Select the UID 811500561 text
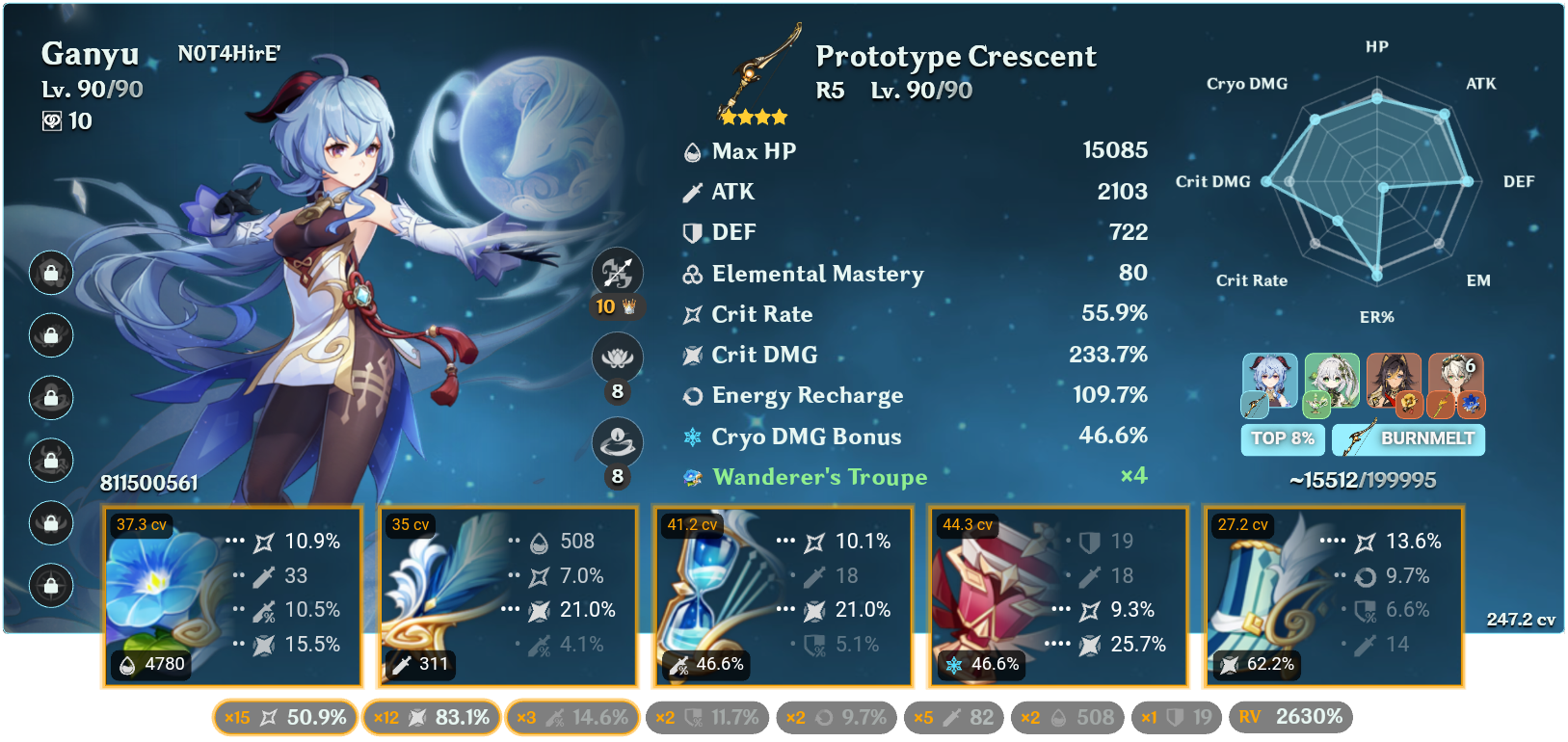This screenshot has height=742, width=1568. (x=148, y=482)
